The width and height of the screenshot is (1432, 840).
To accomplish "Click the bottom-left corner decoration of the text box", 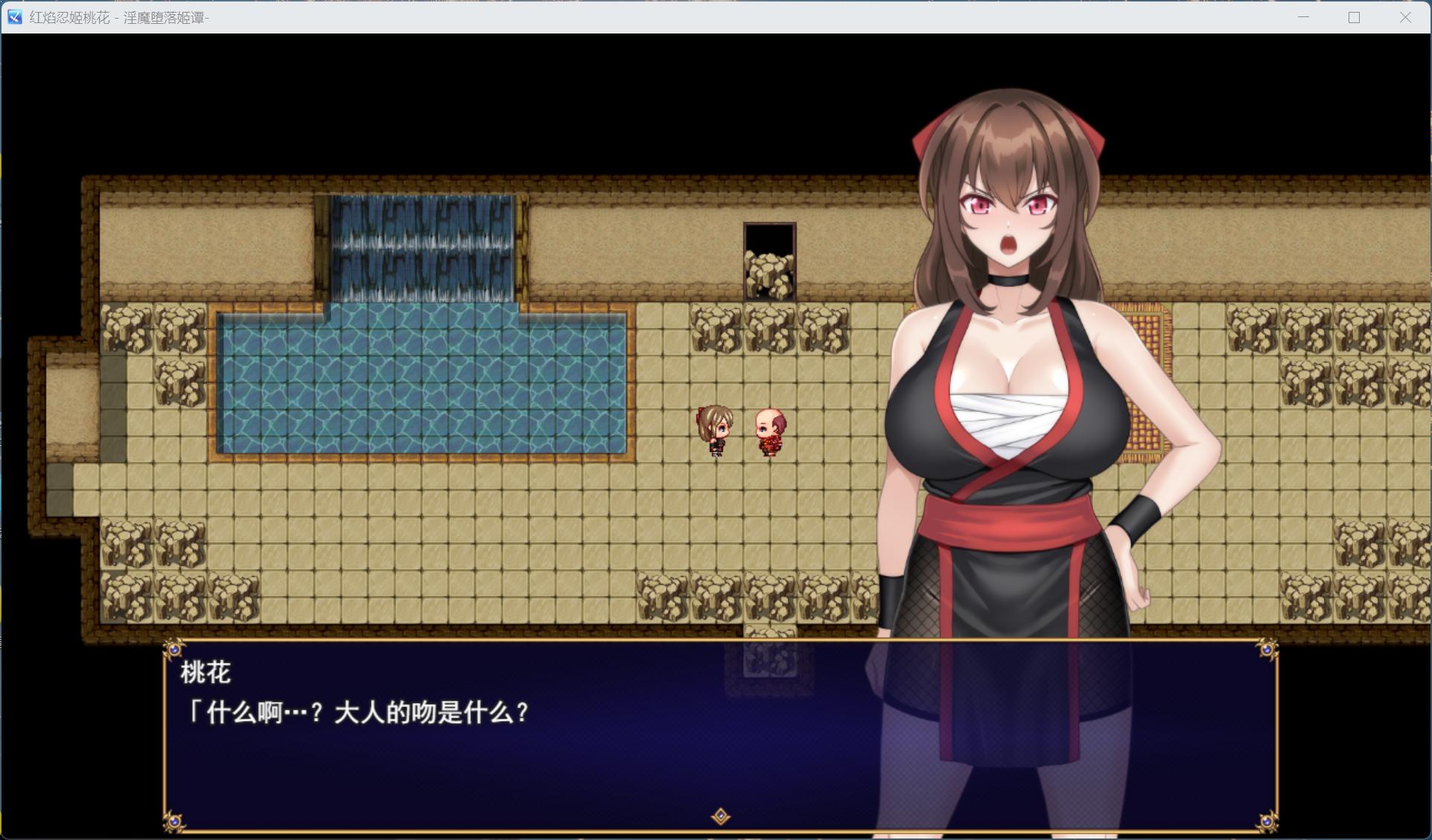I will pyautogui.click(x=174, y=821).
